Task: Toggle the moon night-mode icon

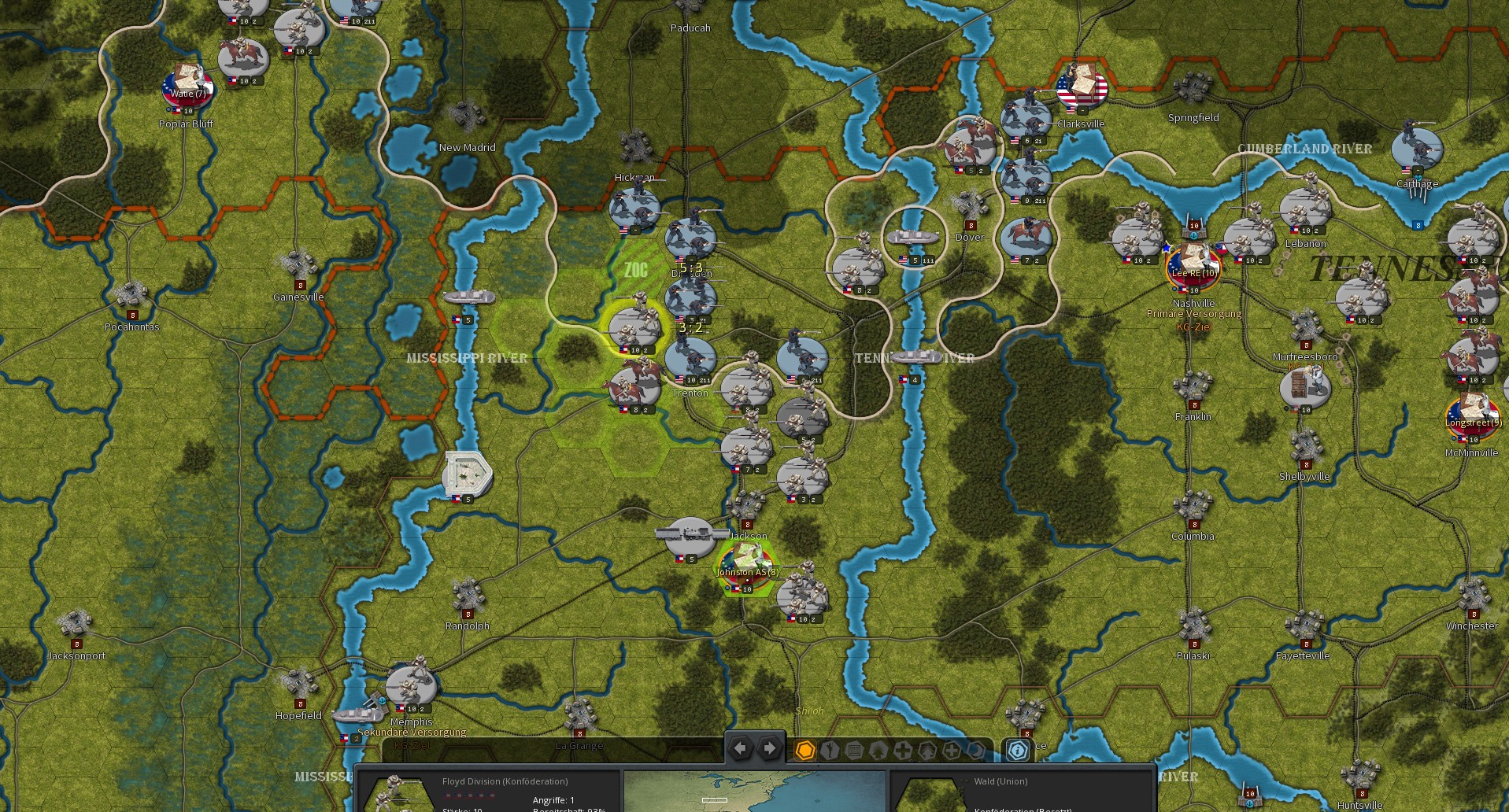Action: click(976, 751)
